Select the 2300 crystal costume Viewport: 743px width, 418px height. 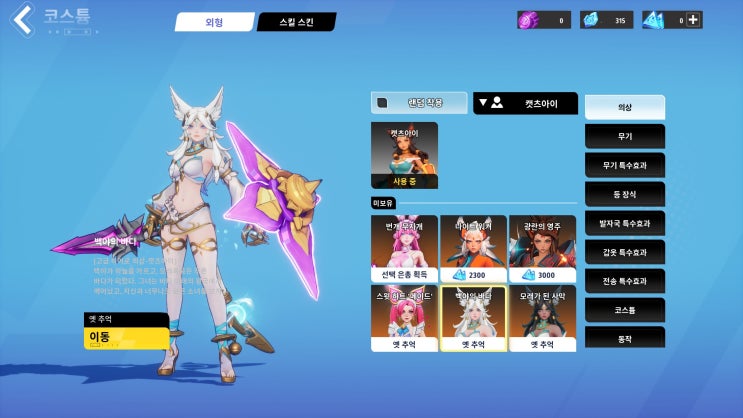pos(473,248)
